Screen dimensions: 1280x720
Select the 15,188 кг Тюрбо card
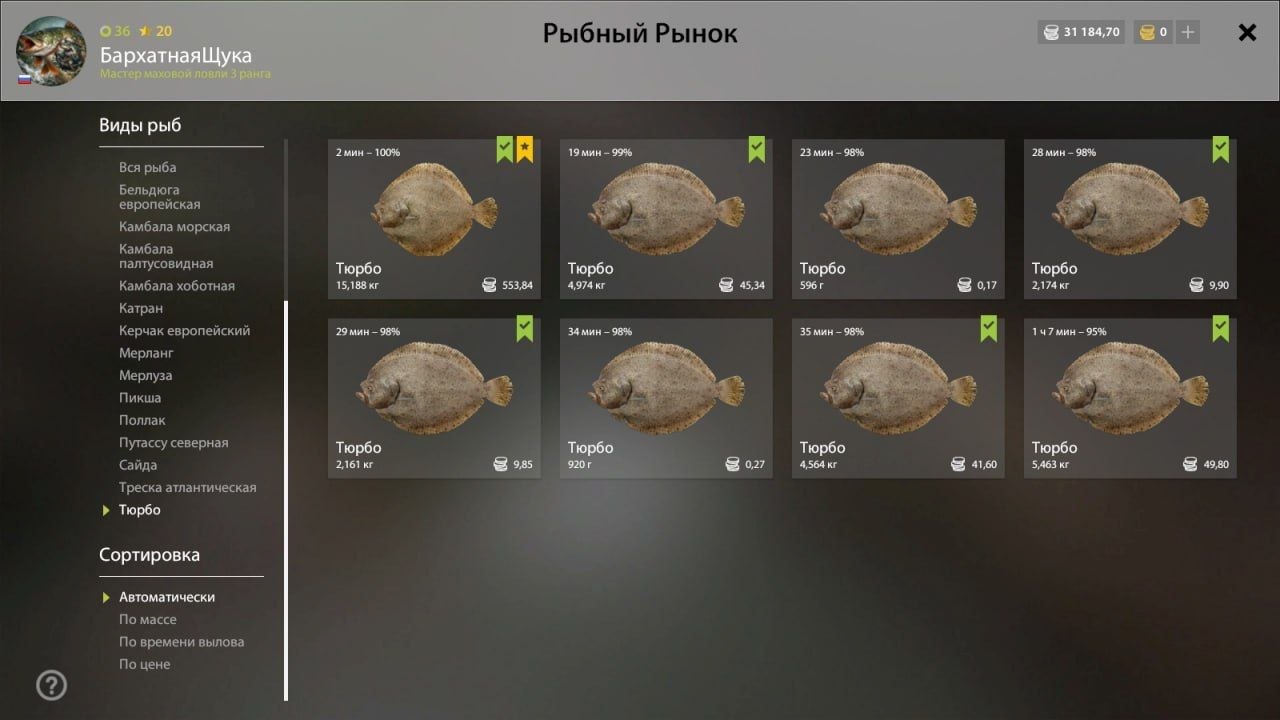pyautogui.click(x=434, y=218)
